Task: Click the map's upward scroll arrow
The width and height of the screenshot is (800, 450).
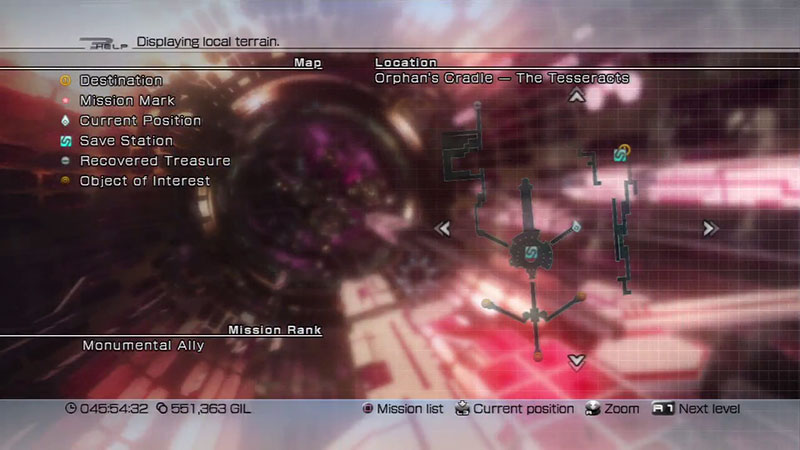Action: pyautogui.click(x=576, y=96)
